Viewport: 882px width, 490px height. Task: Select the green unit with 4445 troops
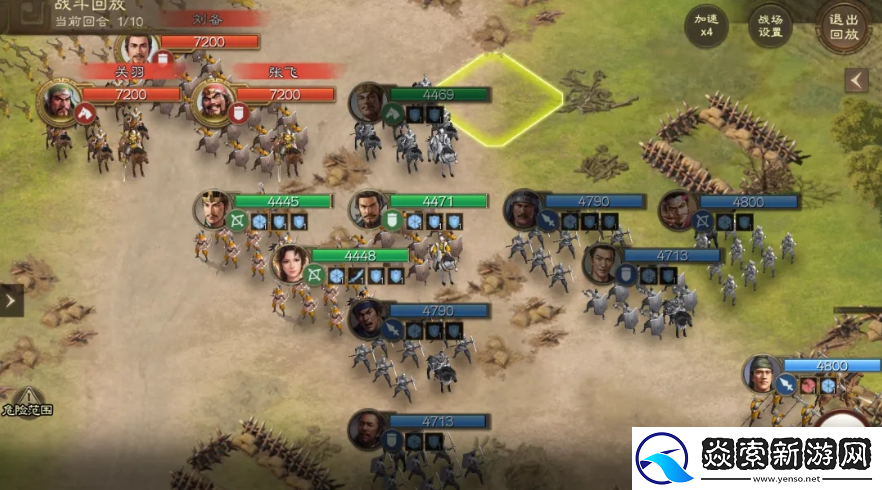click(212, 208)
